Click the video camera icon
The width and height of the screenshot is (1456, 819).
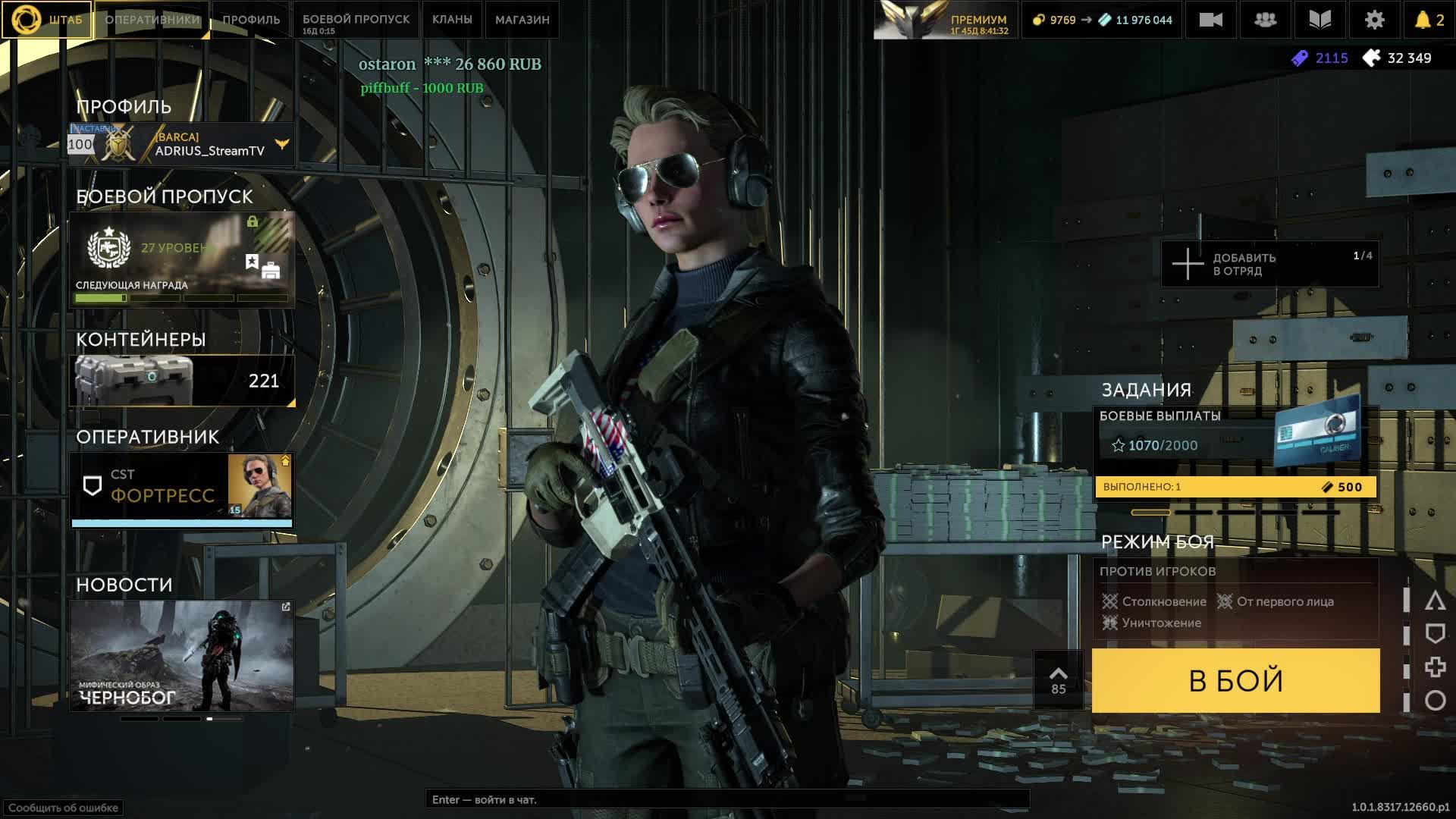pyautogui.click(x=1210, y=20)
